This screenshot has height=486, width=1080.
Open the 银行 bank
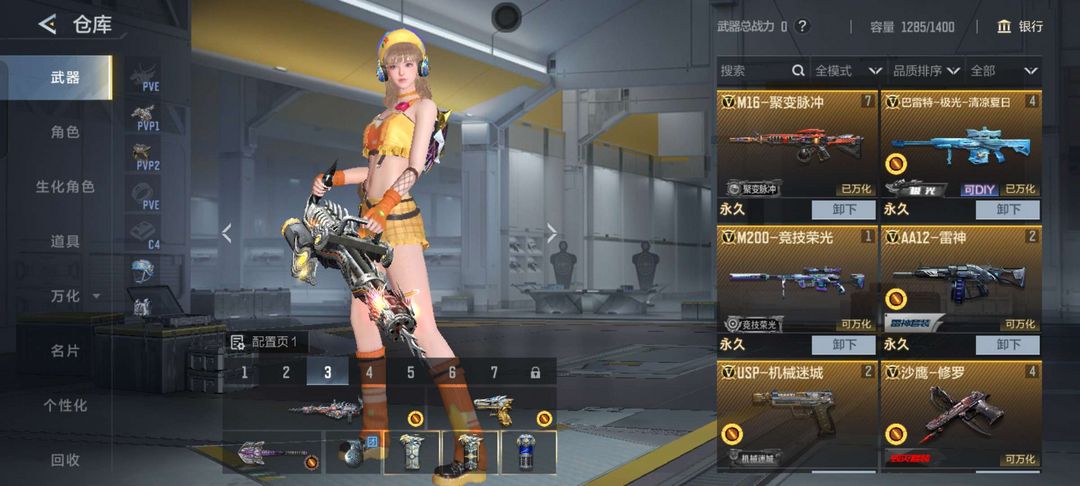click(x=1020, y=26)
